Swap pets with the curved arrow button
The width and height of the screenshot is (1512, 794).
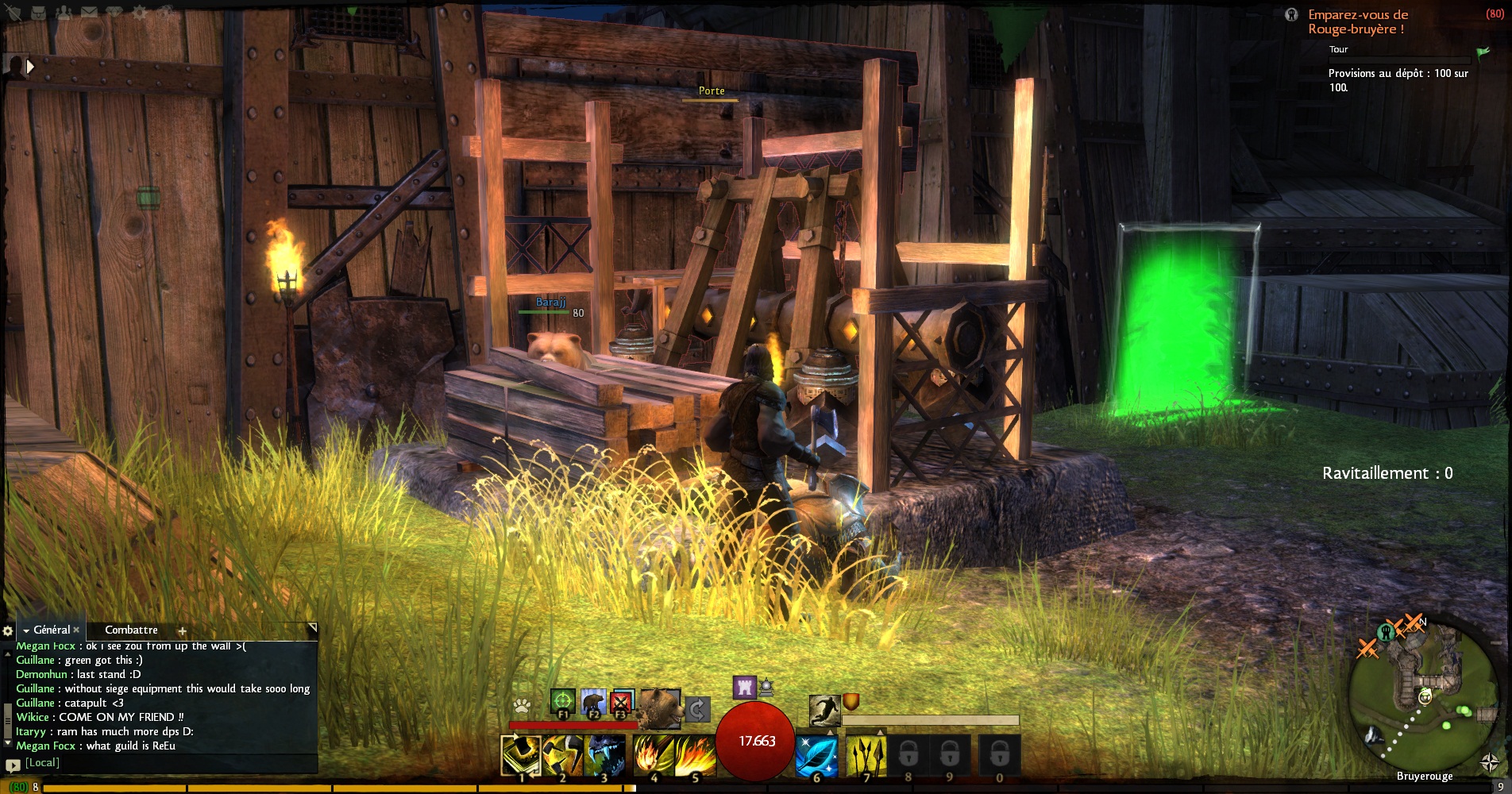(x=697, y=708)
